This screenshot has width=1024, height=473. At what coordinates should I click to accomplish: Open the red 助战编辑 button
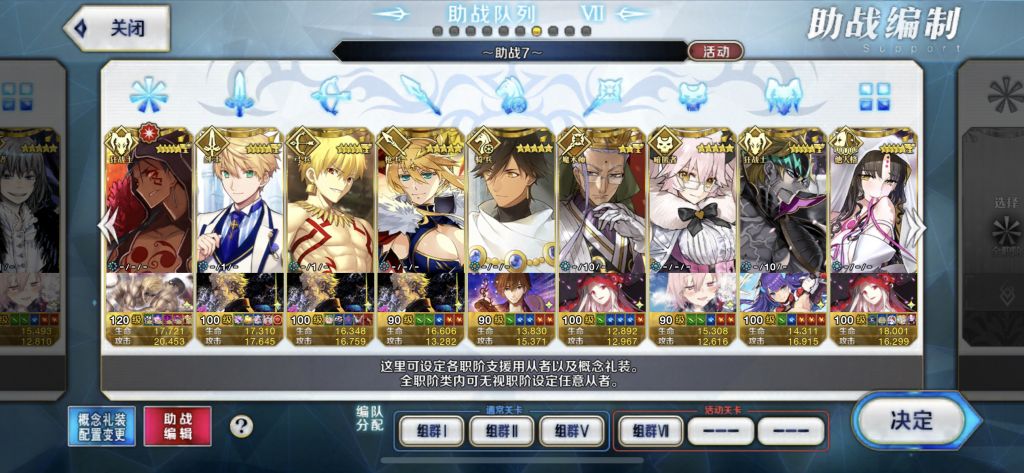(x=178, y=426)
